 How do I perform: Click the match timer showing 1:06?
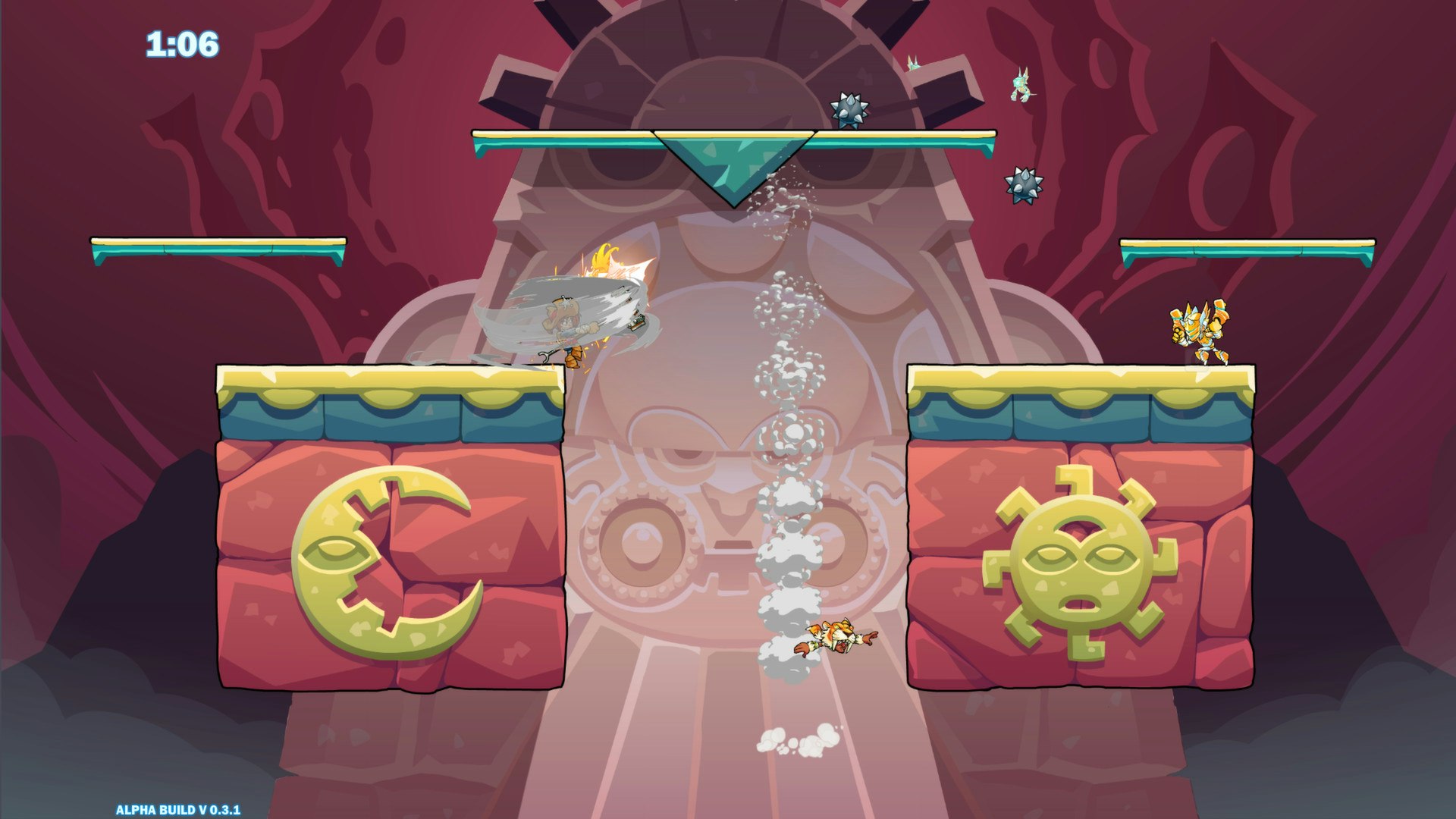click(182, 43)
